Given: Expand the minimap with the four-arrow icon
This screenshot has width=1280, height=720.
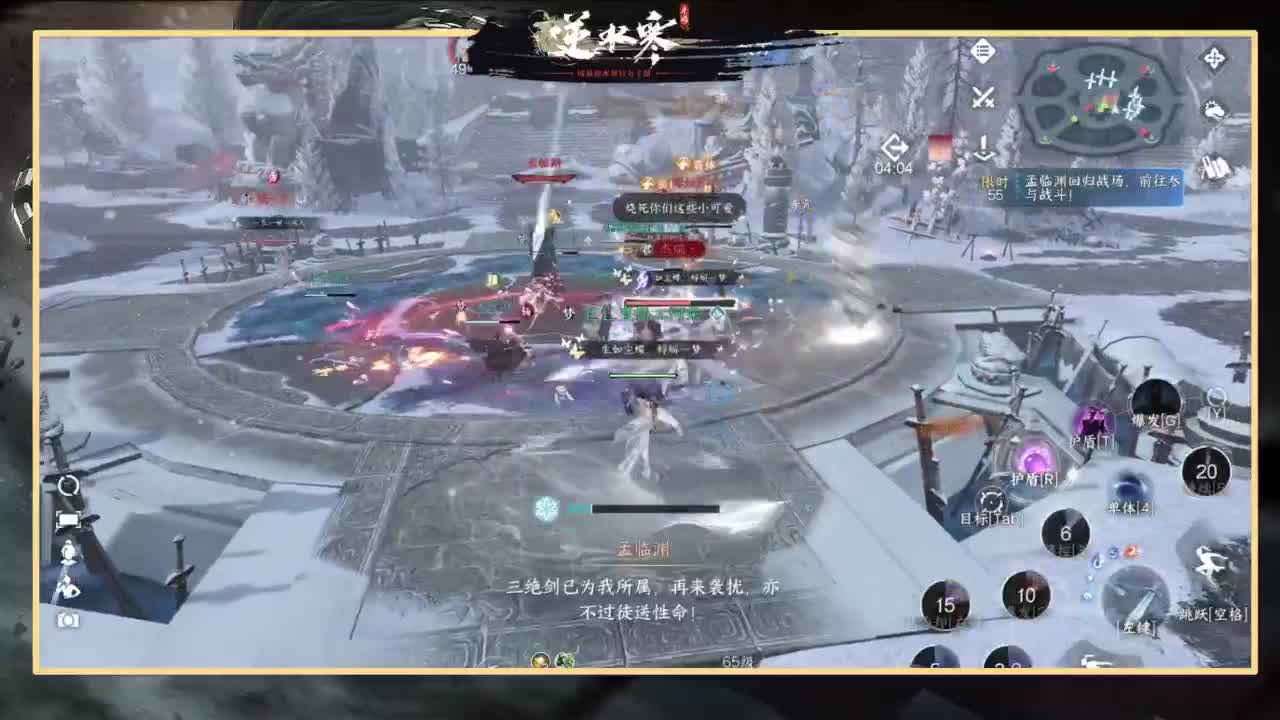Looking at the screenshot, I should [x=1214, y=57].
